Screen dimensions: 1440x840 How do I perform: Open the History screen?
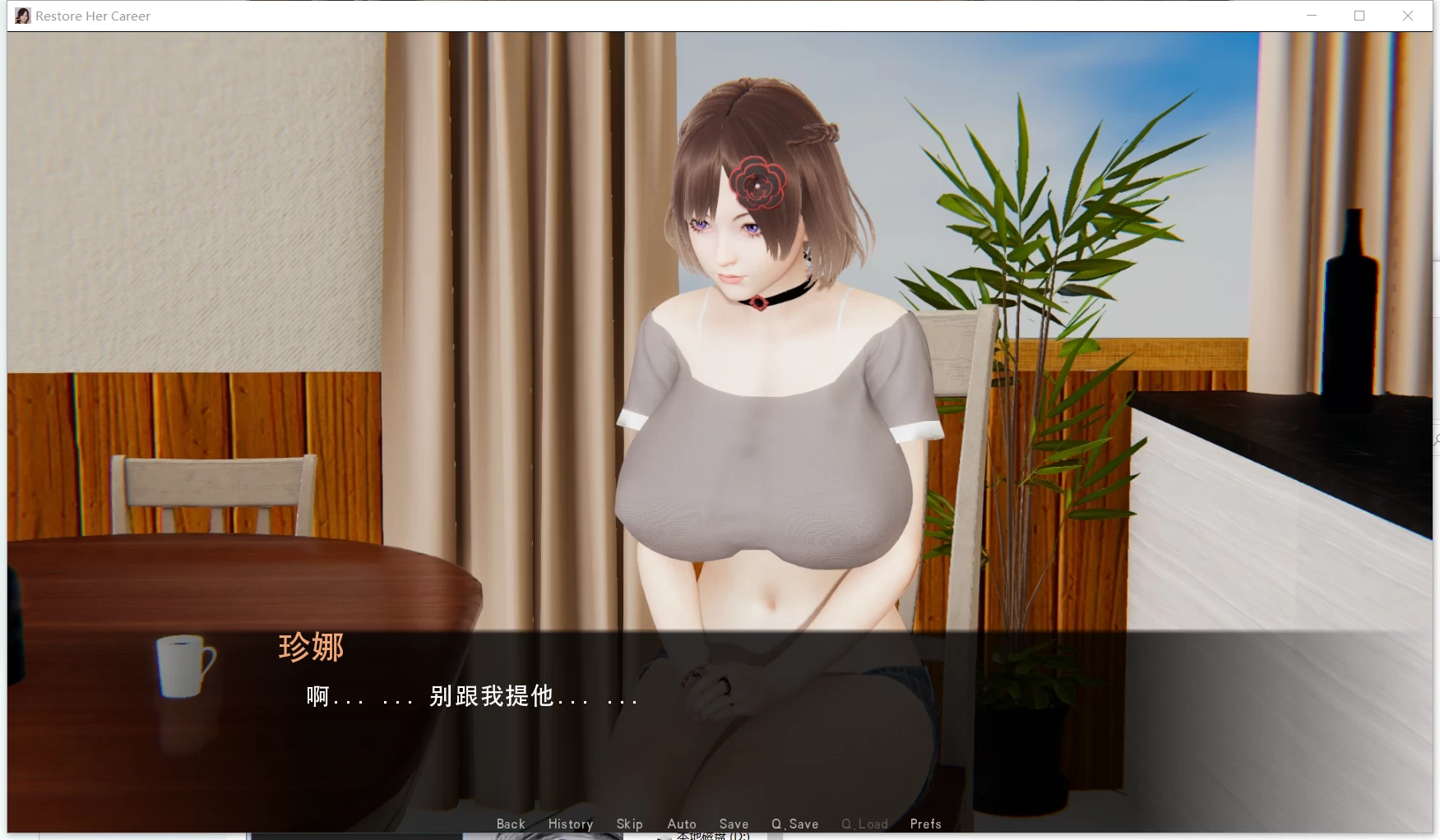tap(570, 824)
